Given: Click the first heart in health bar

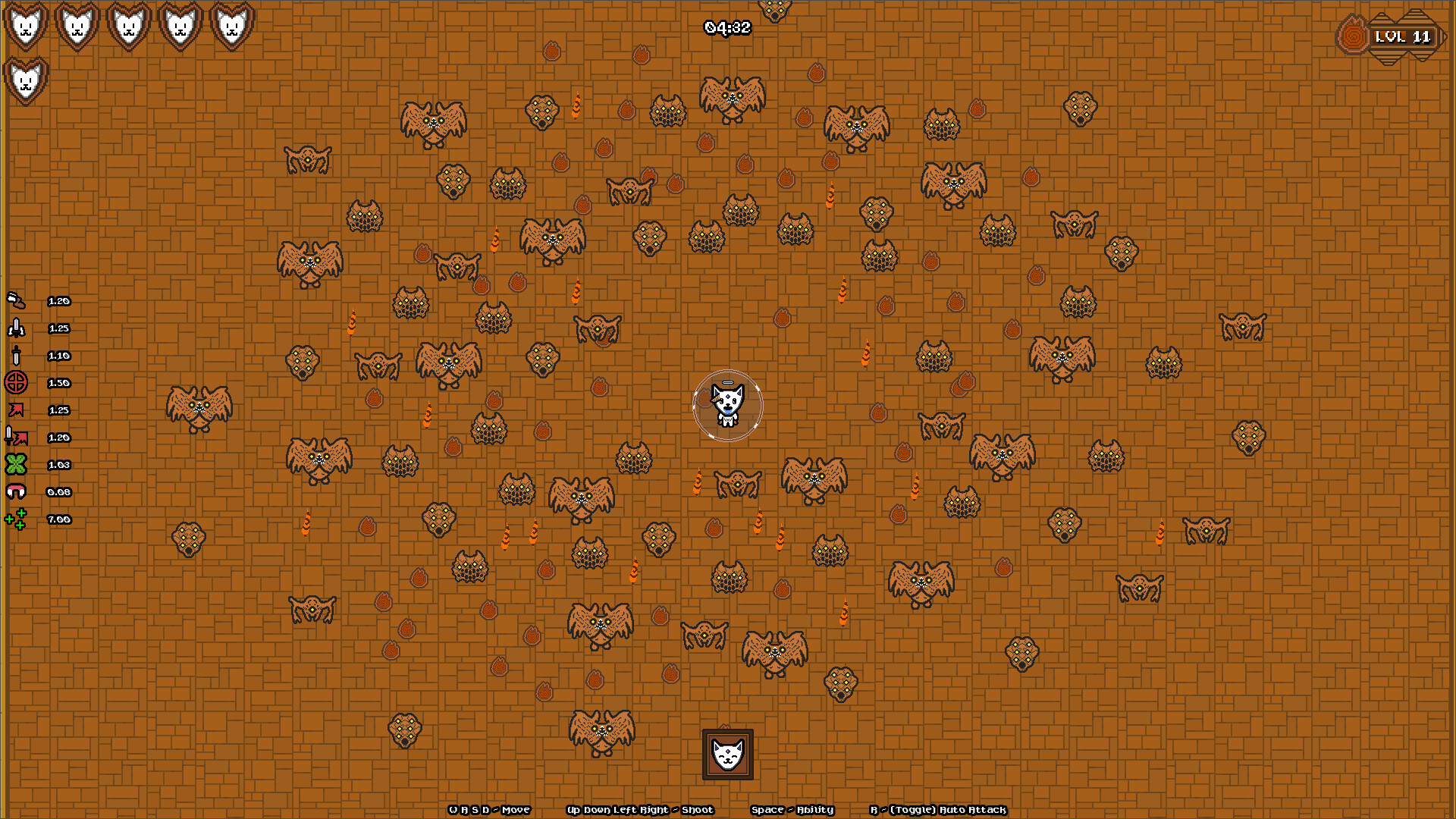Looking at the screenshot, I should point(25,25).
